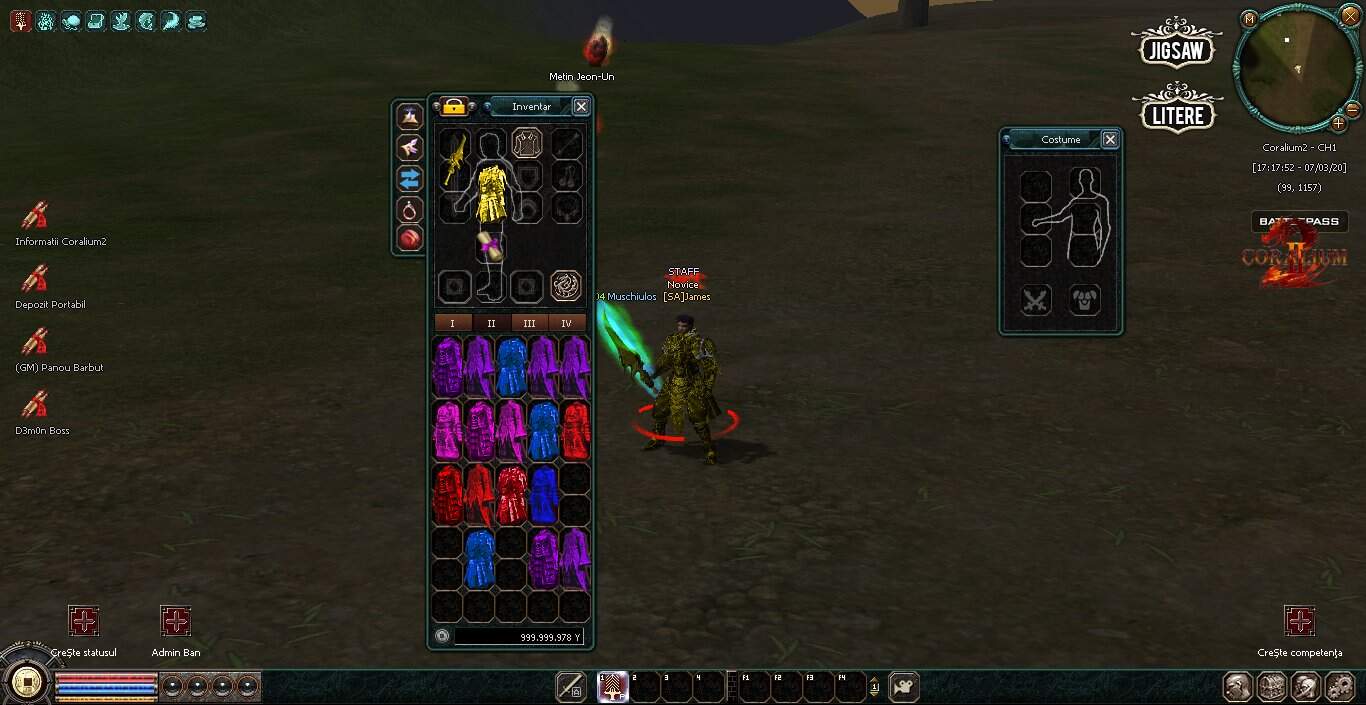Viewport: 1366px width, 705px height.
Task: Click the minimap plus zoom button
Action: (x=1338, y=124)
